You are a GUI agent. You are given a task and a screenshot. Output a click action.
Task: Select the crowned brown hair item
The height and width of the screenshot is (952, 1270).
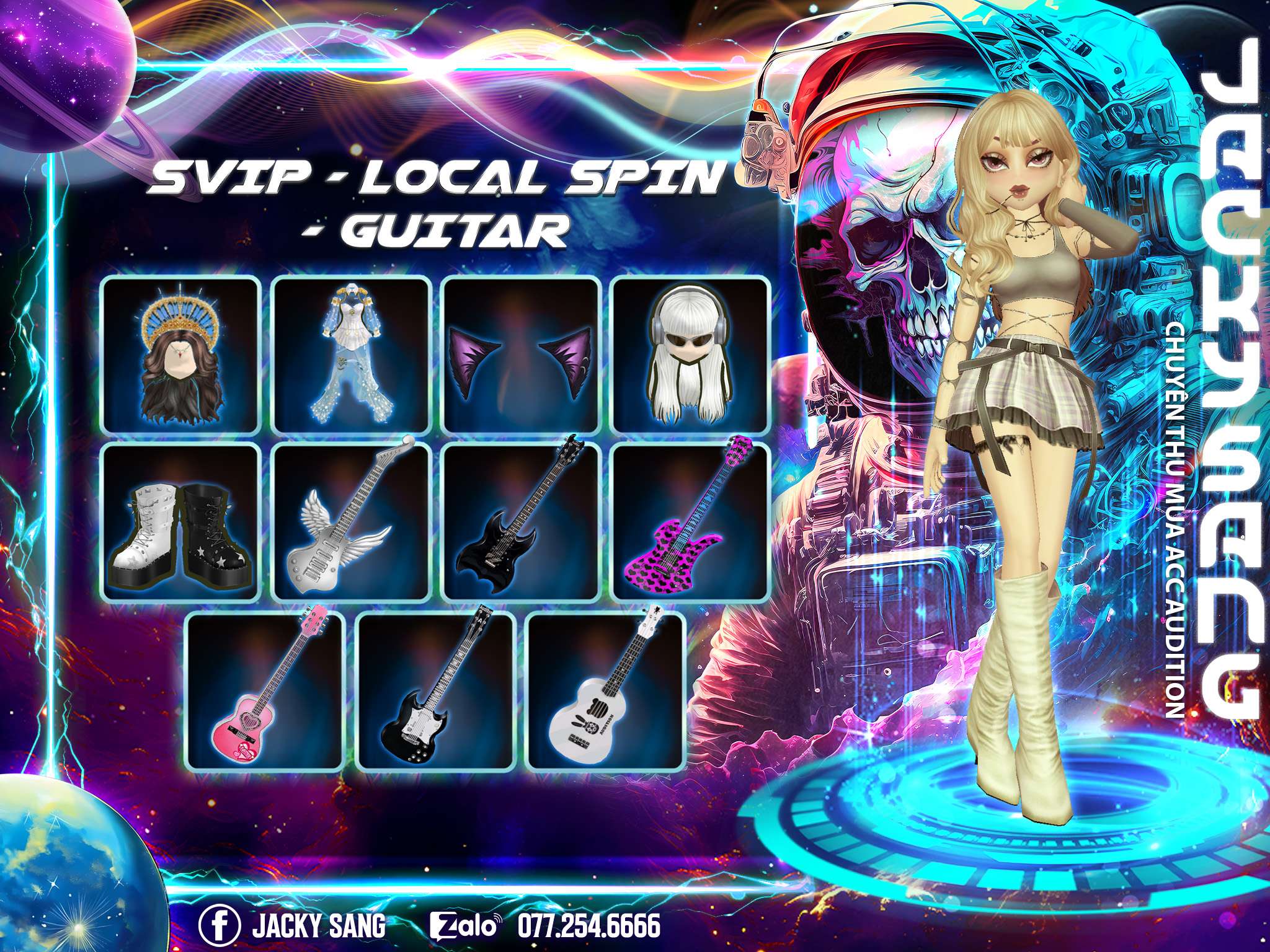180,355
